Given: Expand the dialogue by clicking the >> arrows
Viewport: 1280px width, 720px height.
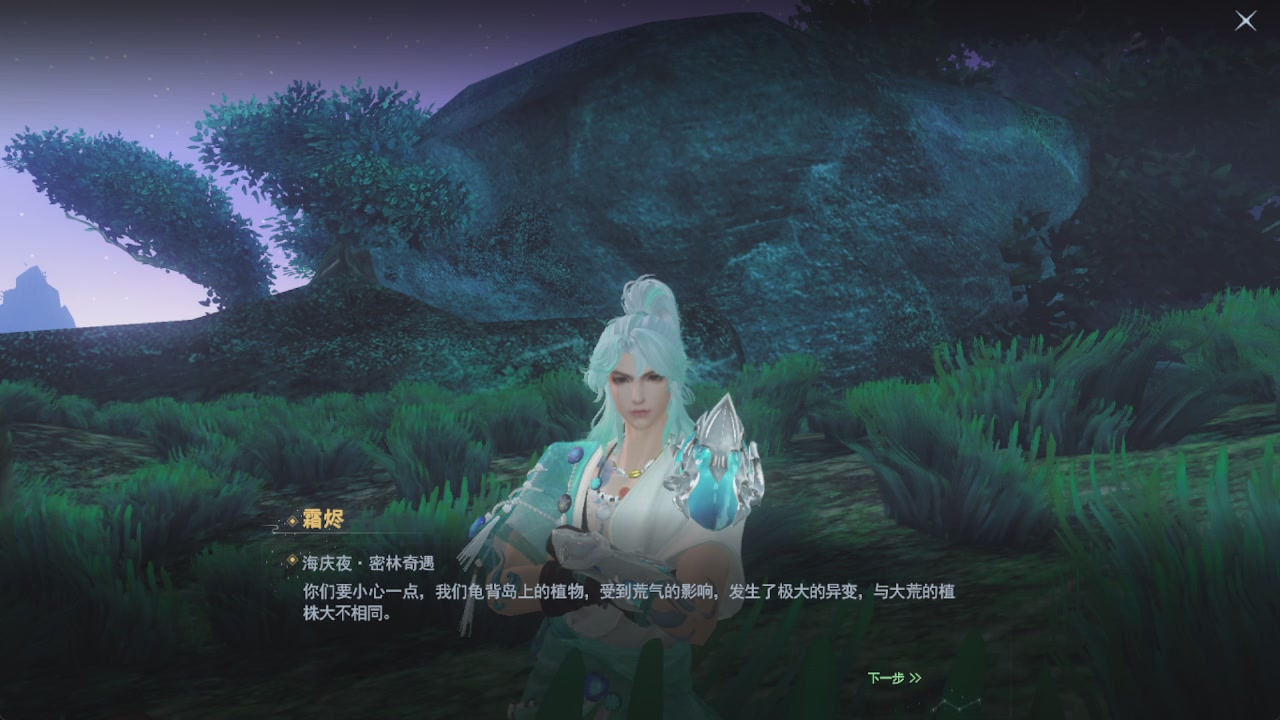Looking at the screenshot, I should coord(916,676).
